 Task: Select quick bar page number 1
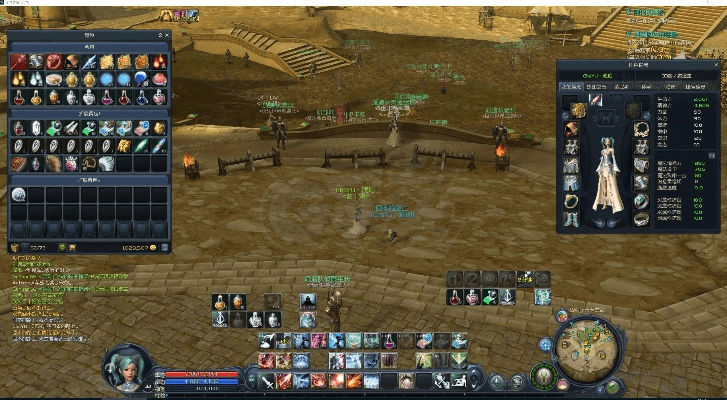(455, 279)
